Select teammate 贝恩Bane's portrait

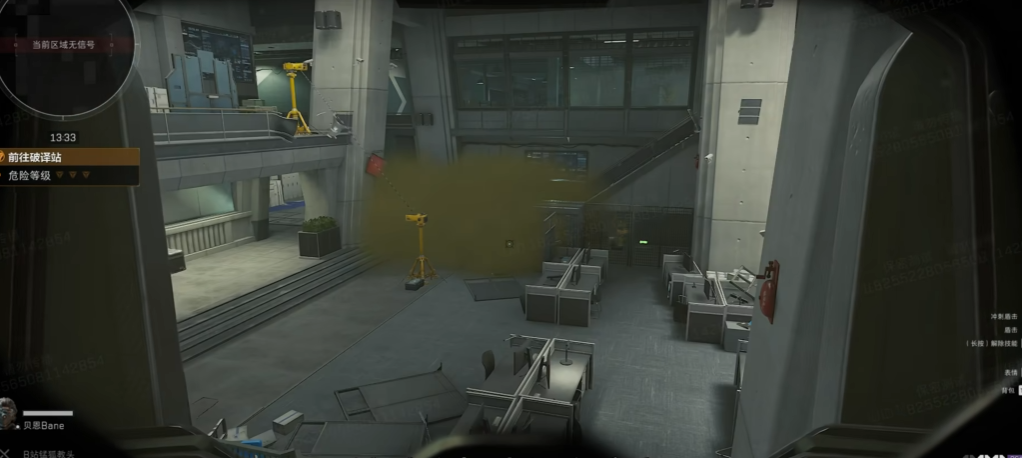click(x=9, y=413)
